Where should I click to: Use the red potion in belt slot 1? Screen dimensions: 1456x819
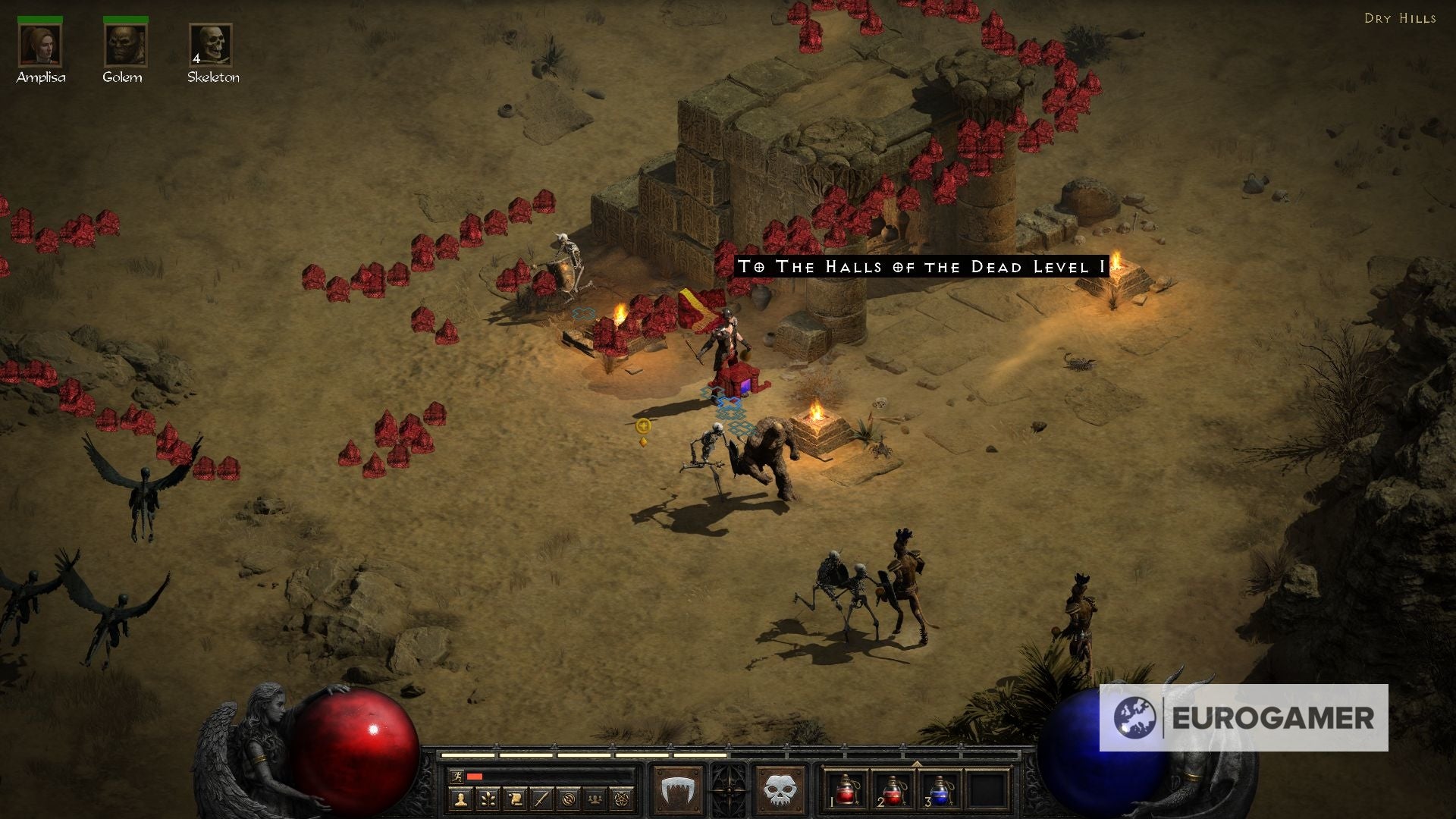(x=846, y=790)
